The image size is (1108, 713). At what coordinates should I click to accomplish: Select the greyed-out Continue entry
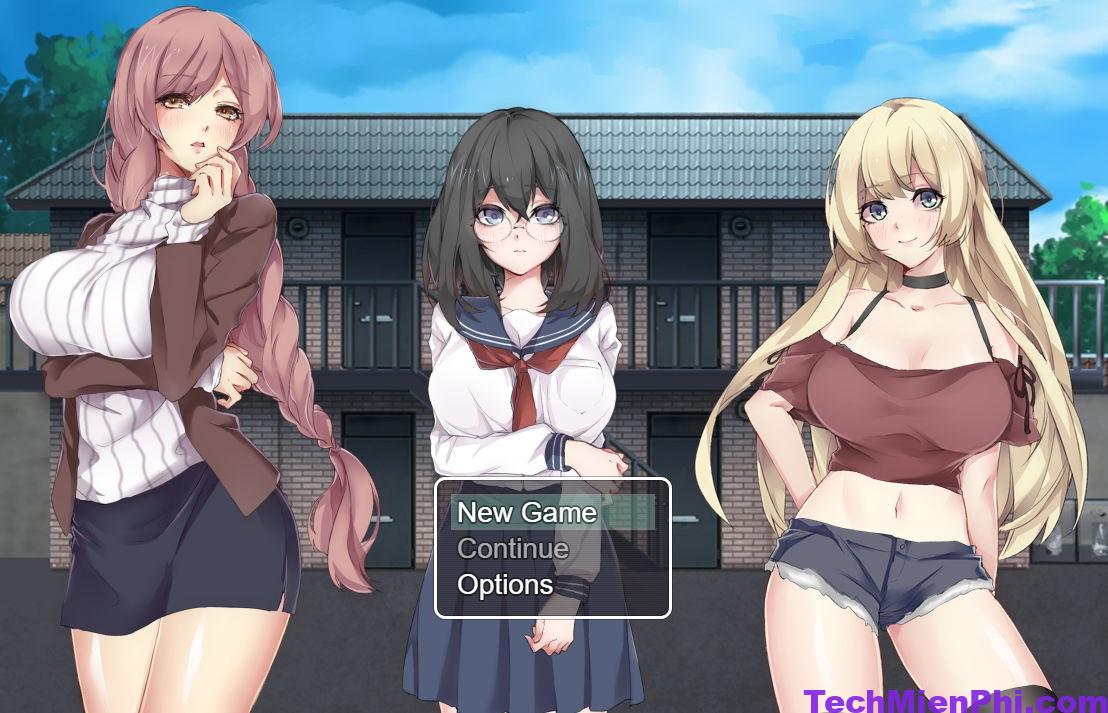pos(513,549)
